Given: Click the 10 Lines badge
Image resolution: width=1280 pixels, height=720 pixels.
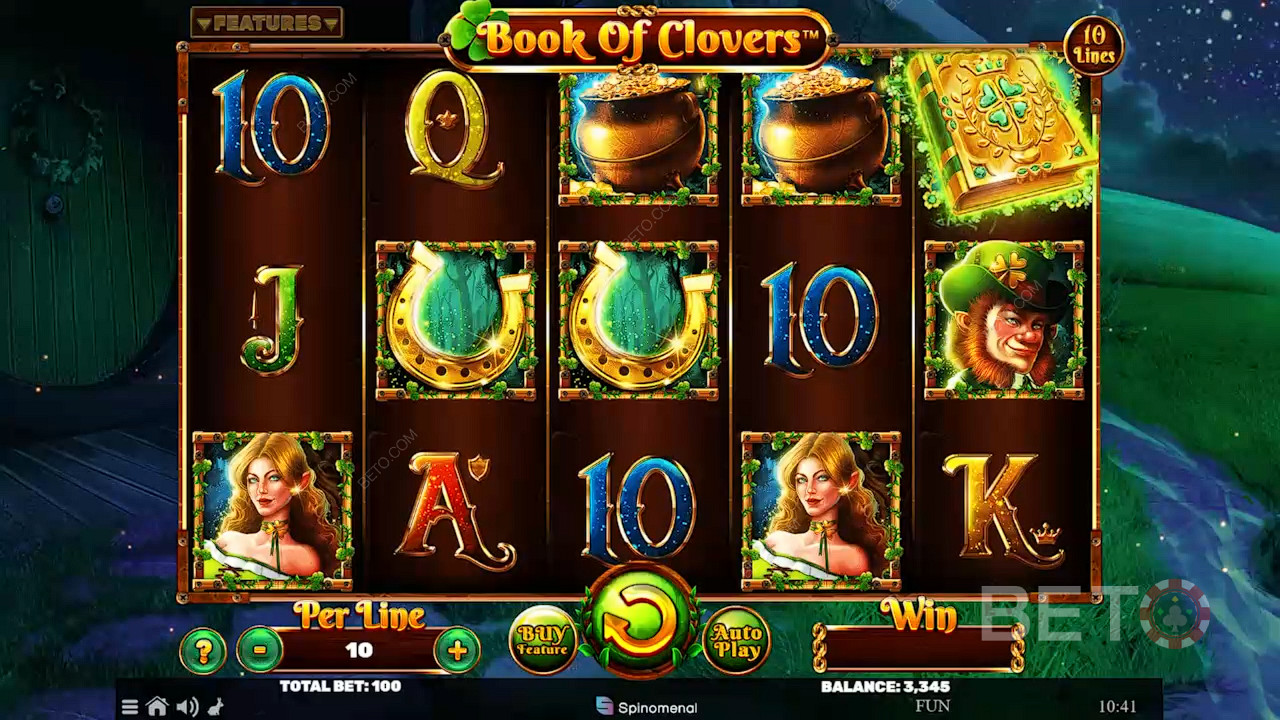Looking at the screenshot, I should pyautogui.click(x=1093, y=46).
